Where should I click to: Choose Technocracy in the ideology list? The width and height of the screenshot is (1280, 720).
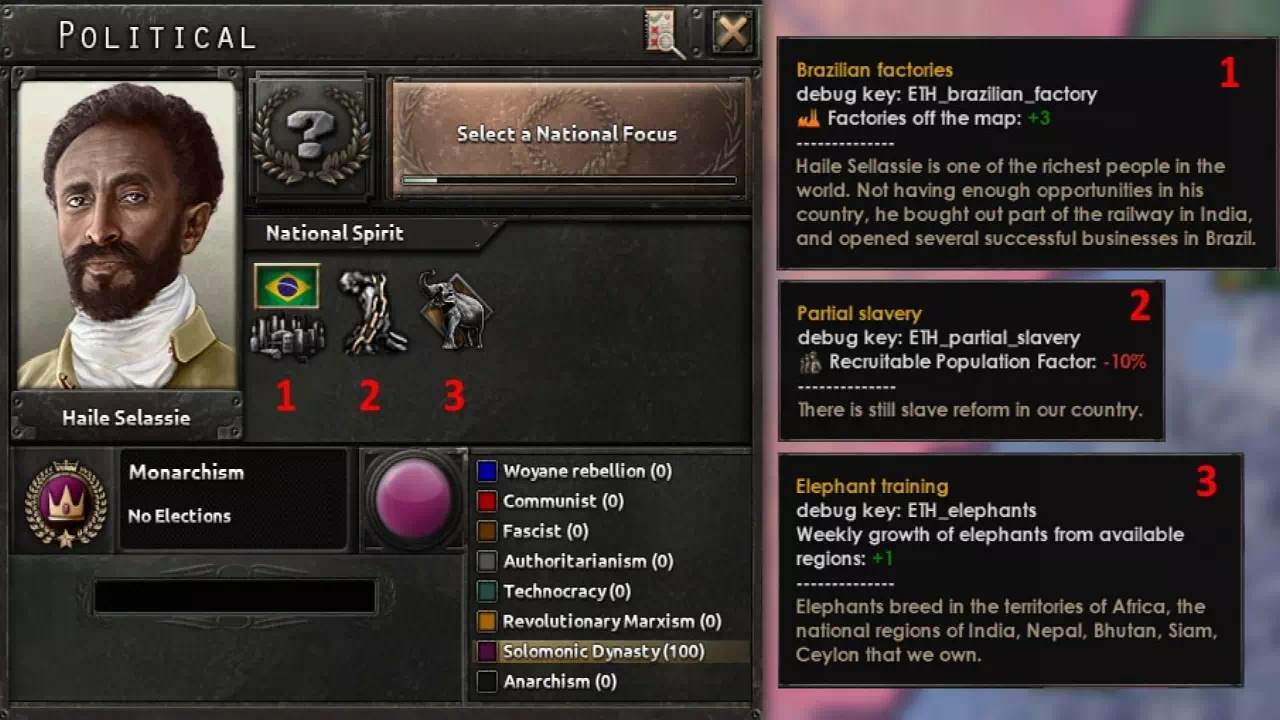point(566,591)
